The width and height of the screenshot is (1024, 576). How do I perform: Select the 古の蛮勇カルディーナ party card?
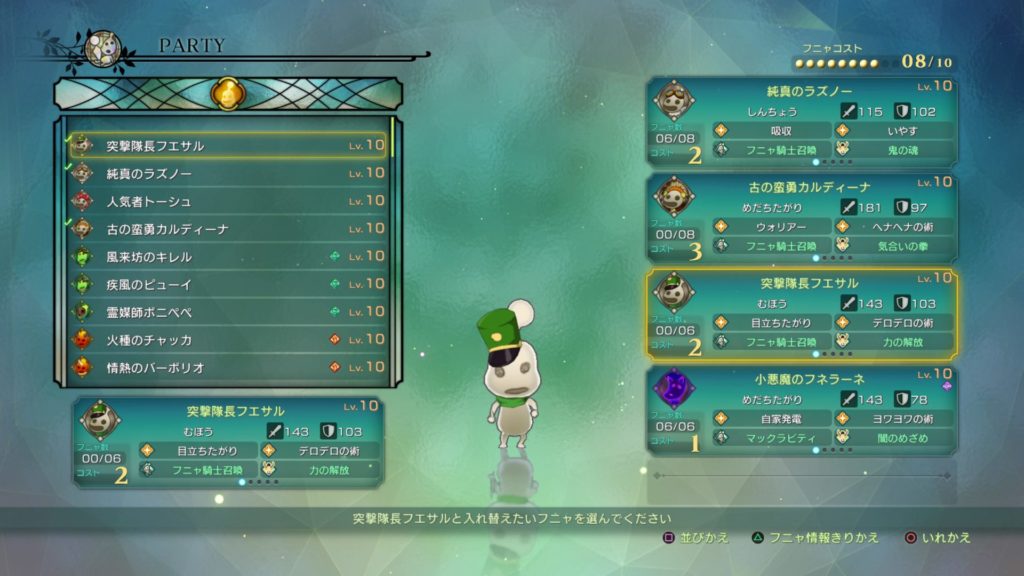(802, 219)
